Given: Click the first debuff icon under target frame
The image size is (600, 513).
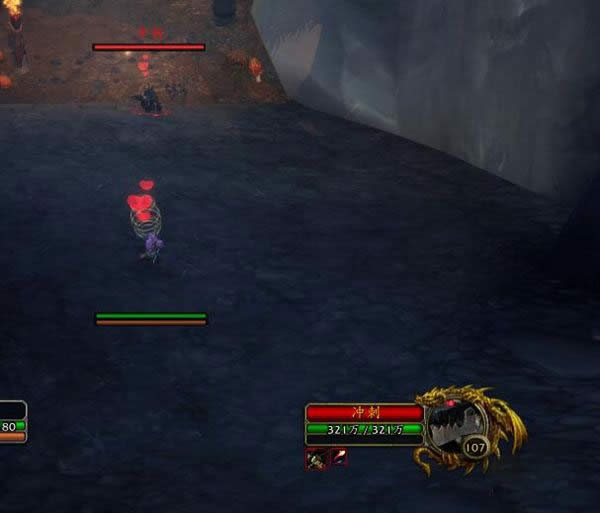Looking at the screenshot, I should tap(316, 458).
